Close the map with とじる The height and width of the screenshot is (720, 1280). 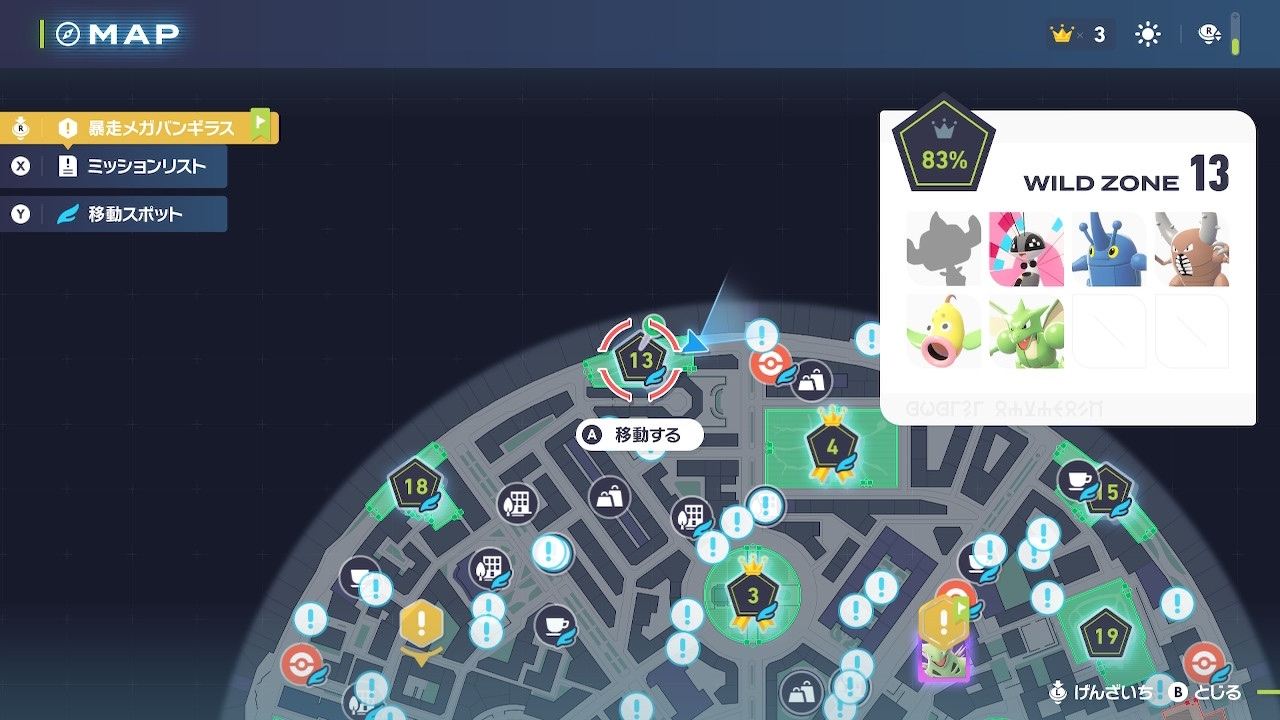click(1206, 692)
